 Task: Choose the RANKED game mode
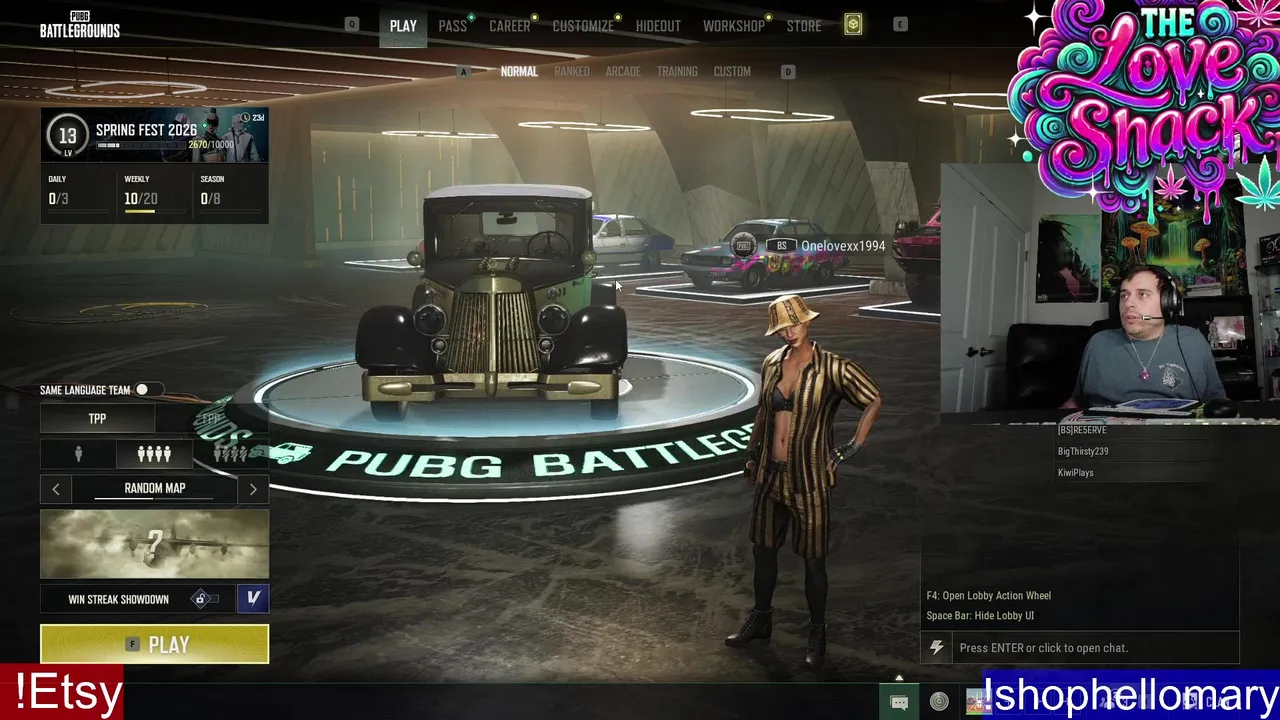[x=572, y=72]
